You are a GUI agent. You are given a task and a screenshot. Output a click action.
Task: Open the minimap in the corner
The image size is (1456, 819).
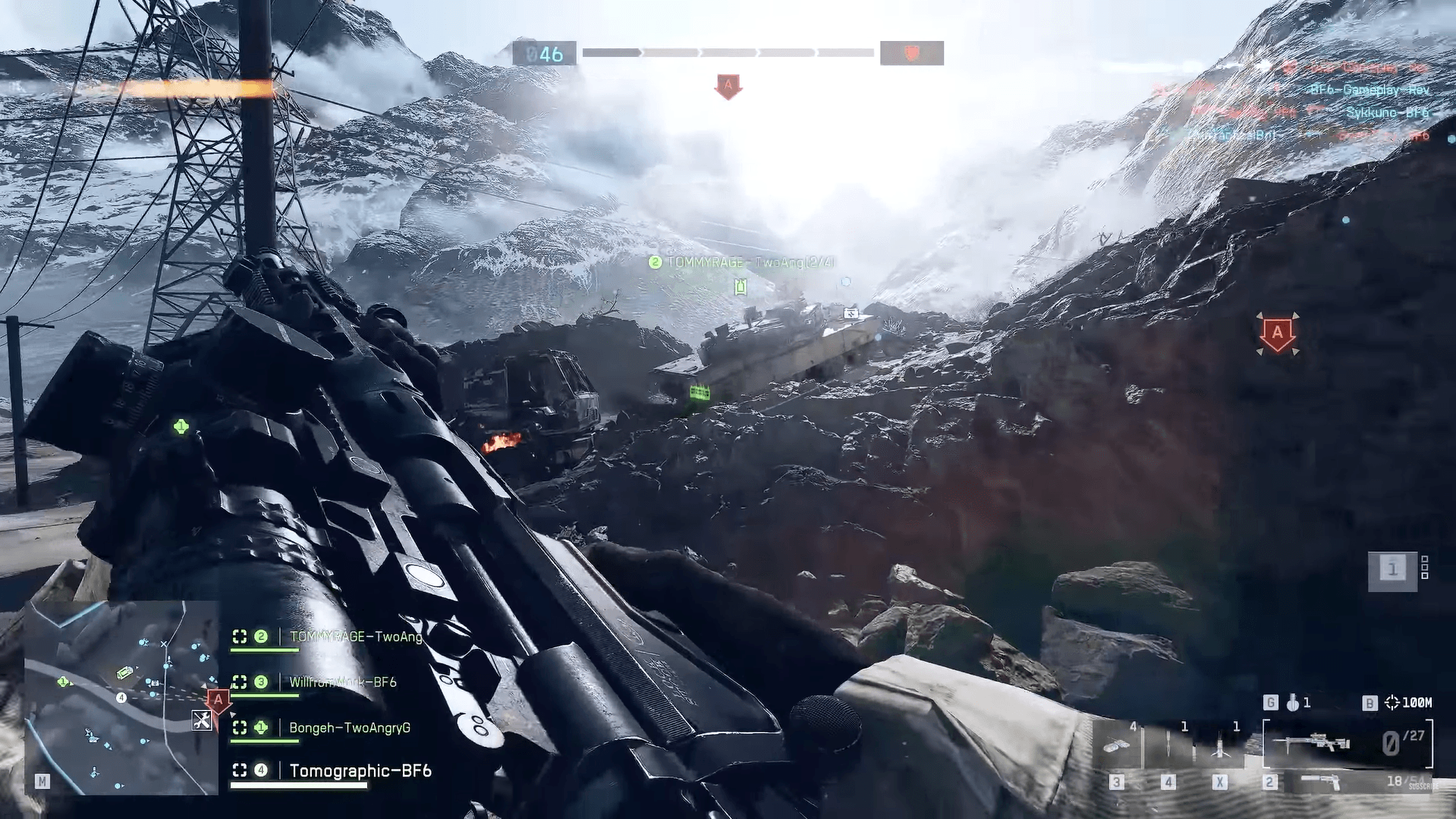point(121,698)
